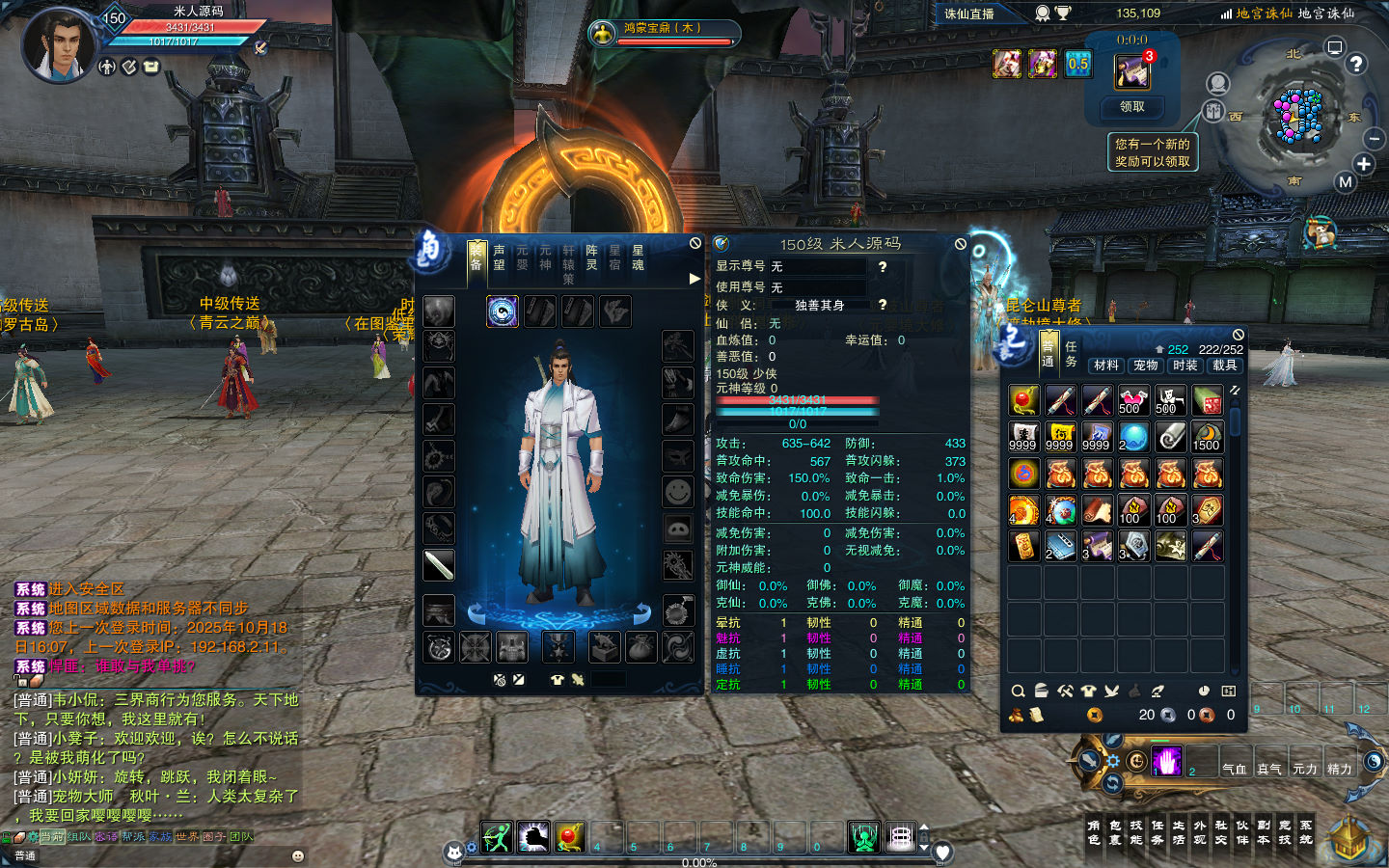Claim the reward with the 领取 button
1389x868 pixels.
coord(1131,107)
